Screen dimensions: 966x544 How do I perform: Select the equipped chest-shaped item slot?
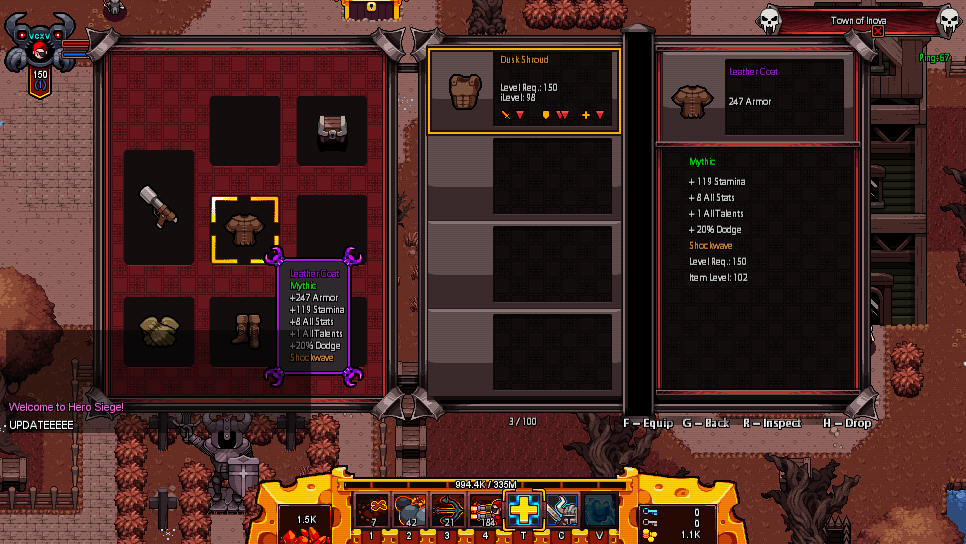click(x=332, y=130)
